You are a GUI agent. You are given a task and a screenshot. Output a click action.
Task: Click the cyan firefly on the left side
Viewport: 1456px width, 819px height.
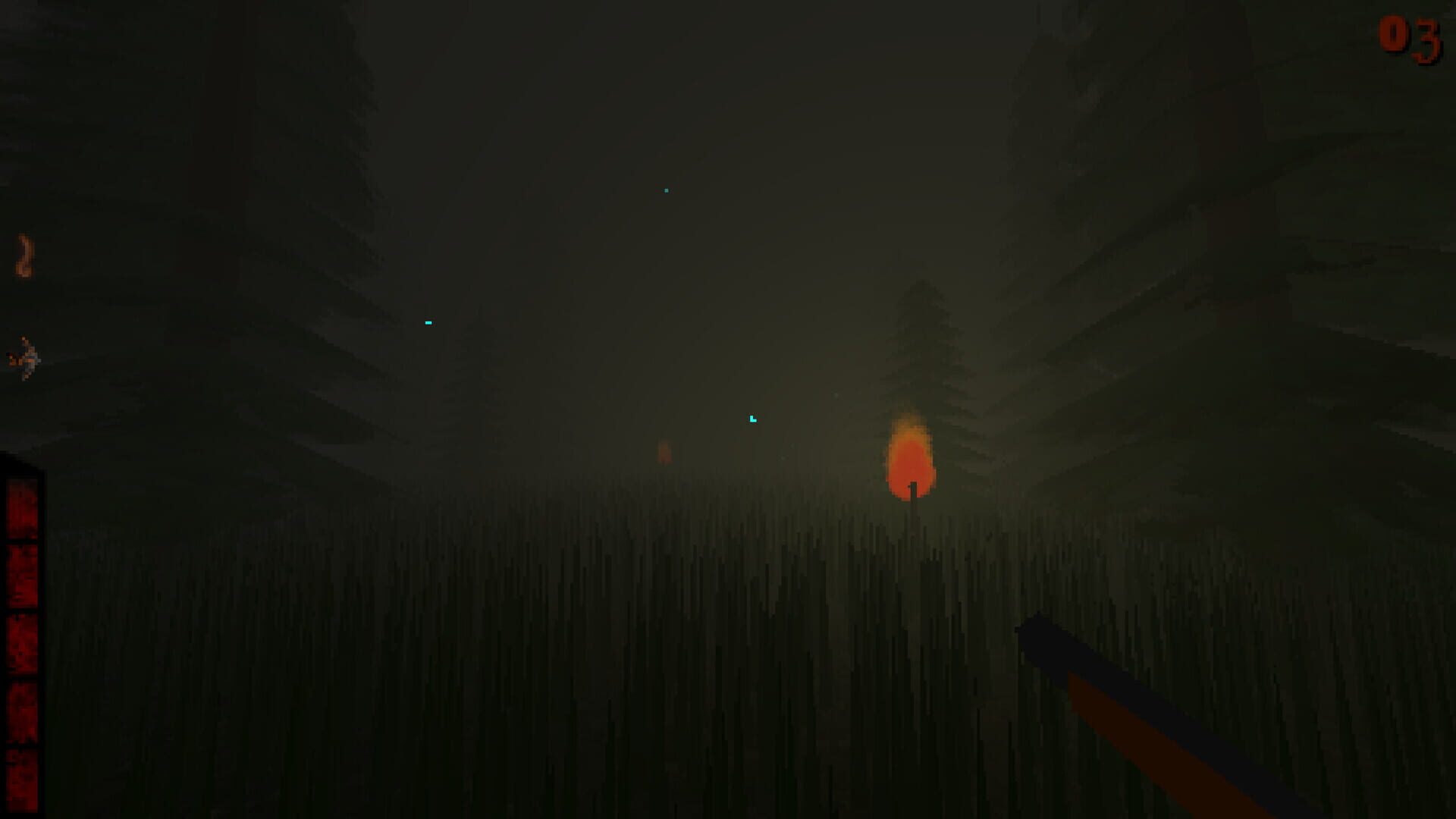click(x=428, y=322)
